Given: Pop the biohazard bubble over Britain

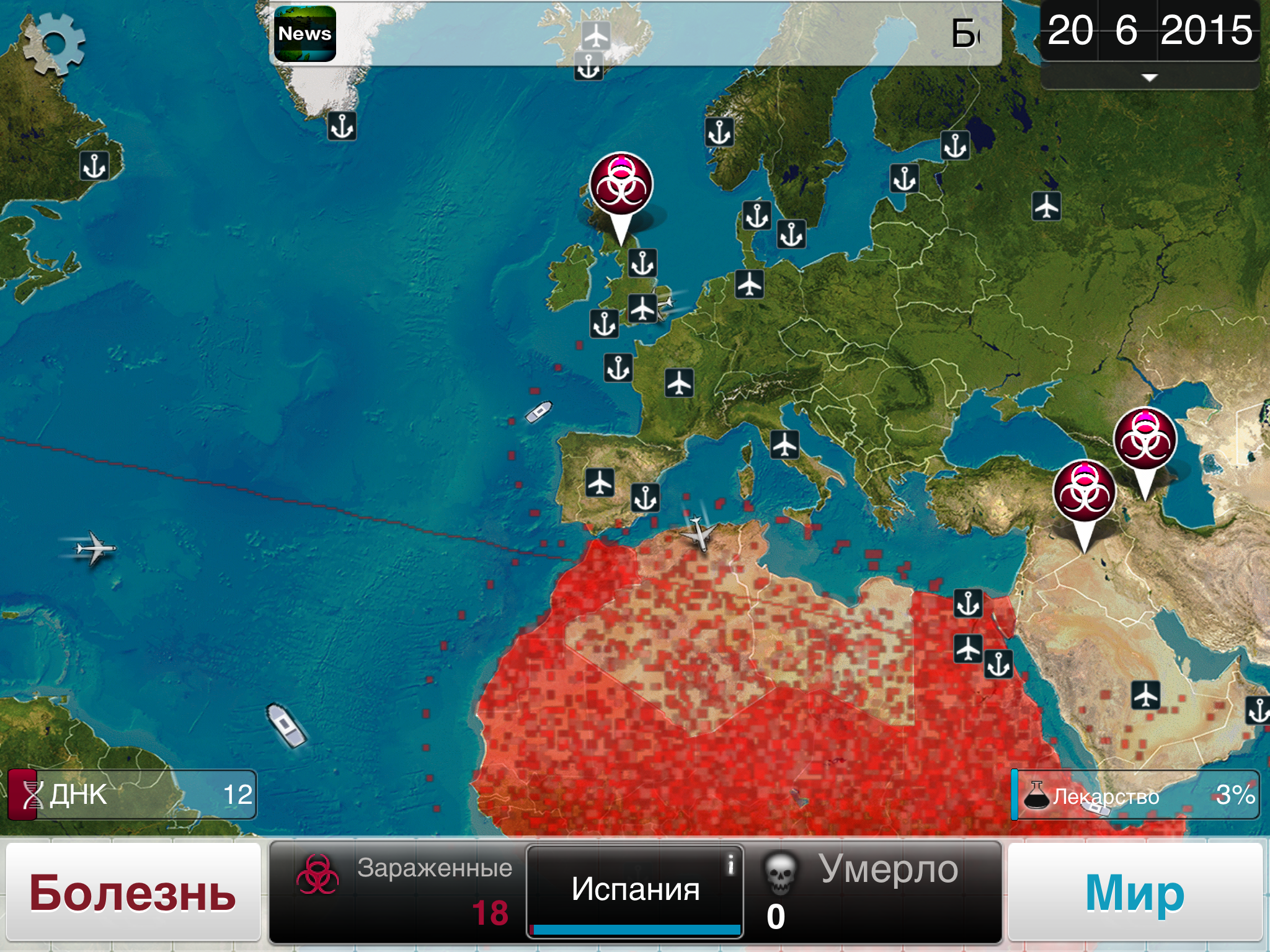Looking at the screenshot, I should point(621,186).
